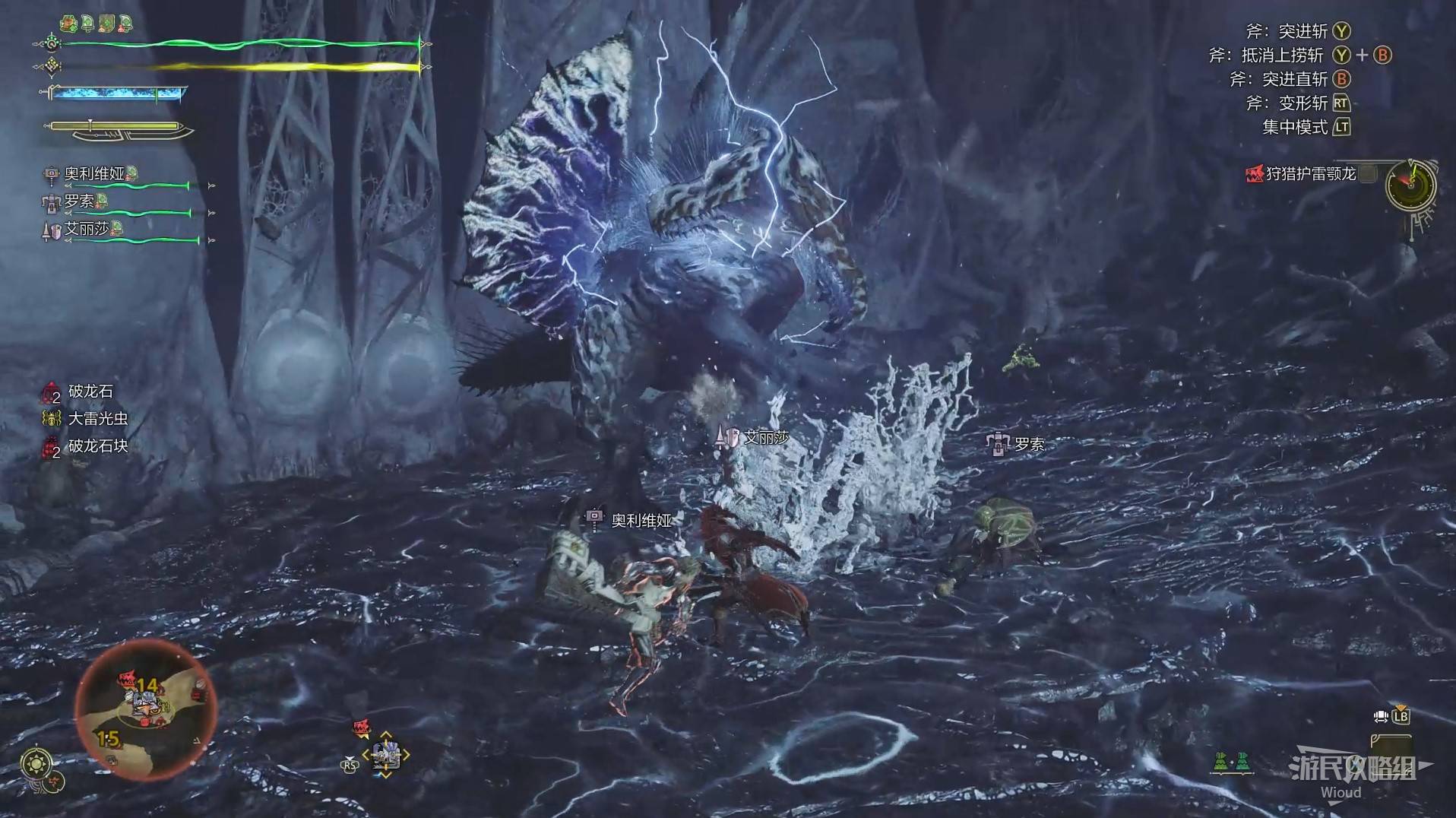Viewport: 1456px width, 818px height.
Task: Inspect the meal buff status icon
Action: [x=70, y=24]
